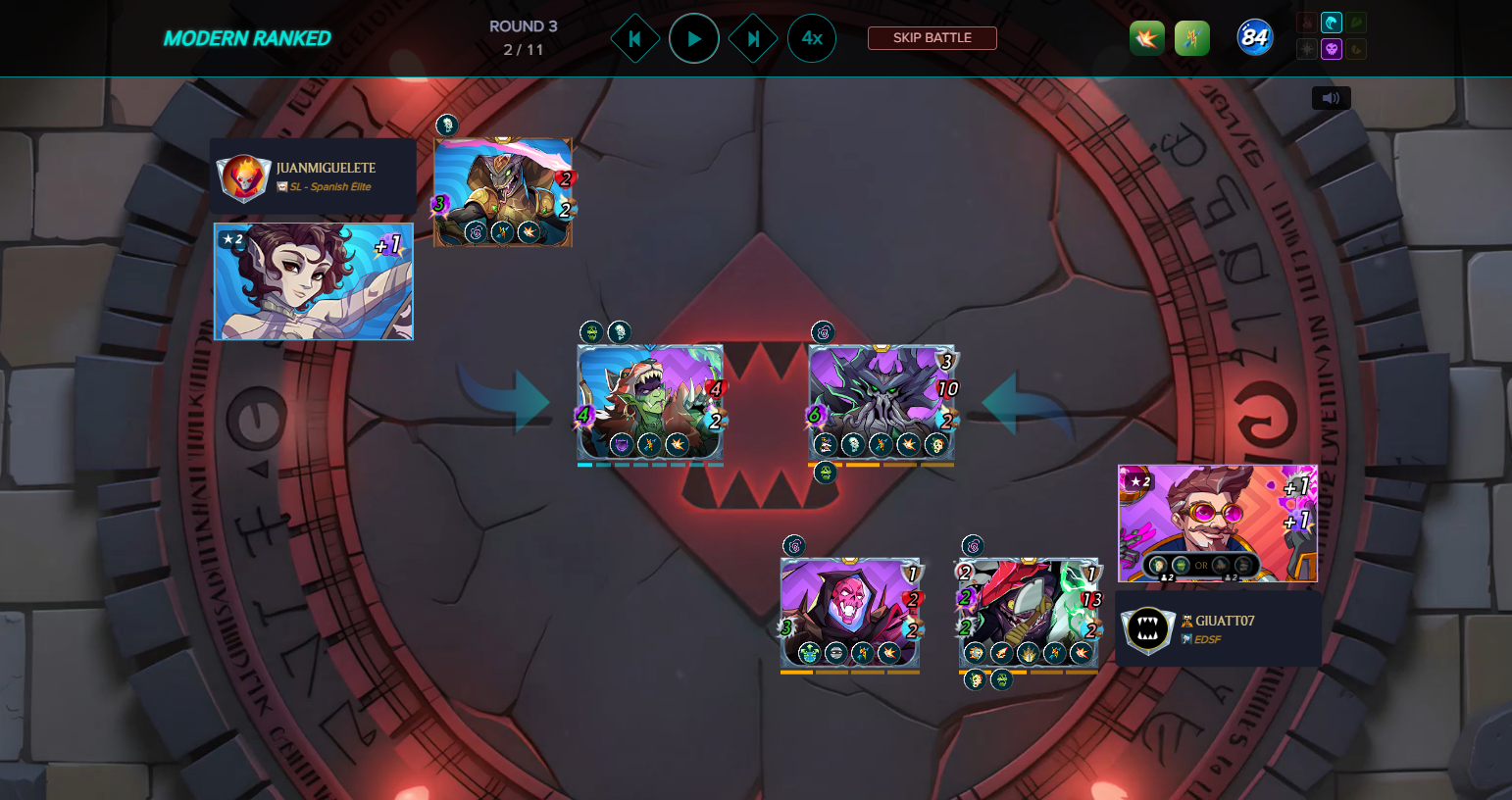Select the purple summoner card with goggles

1218,524
